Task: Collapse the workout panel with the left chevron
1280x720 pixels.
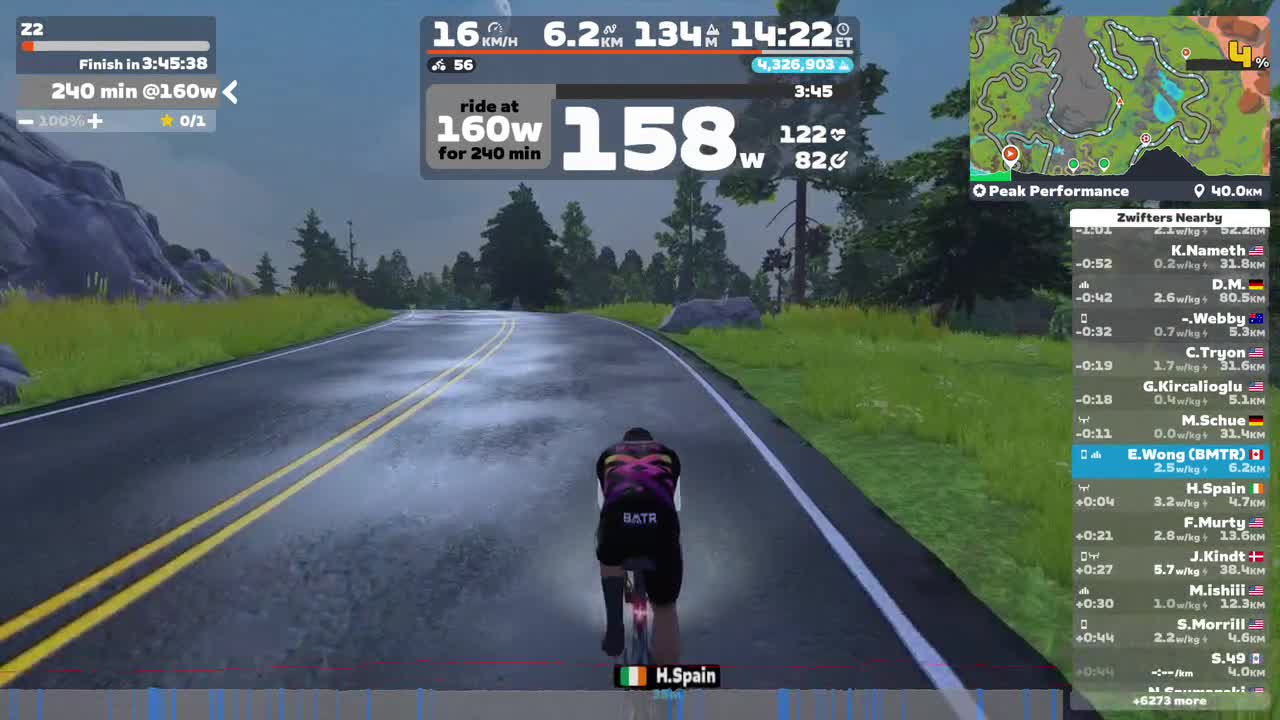Action: (x=231, y=92)
